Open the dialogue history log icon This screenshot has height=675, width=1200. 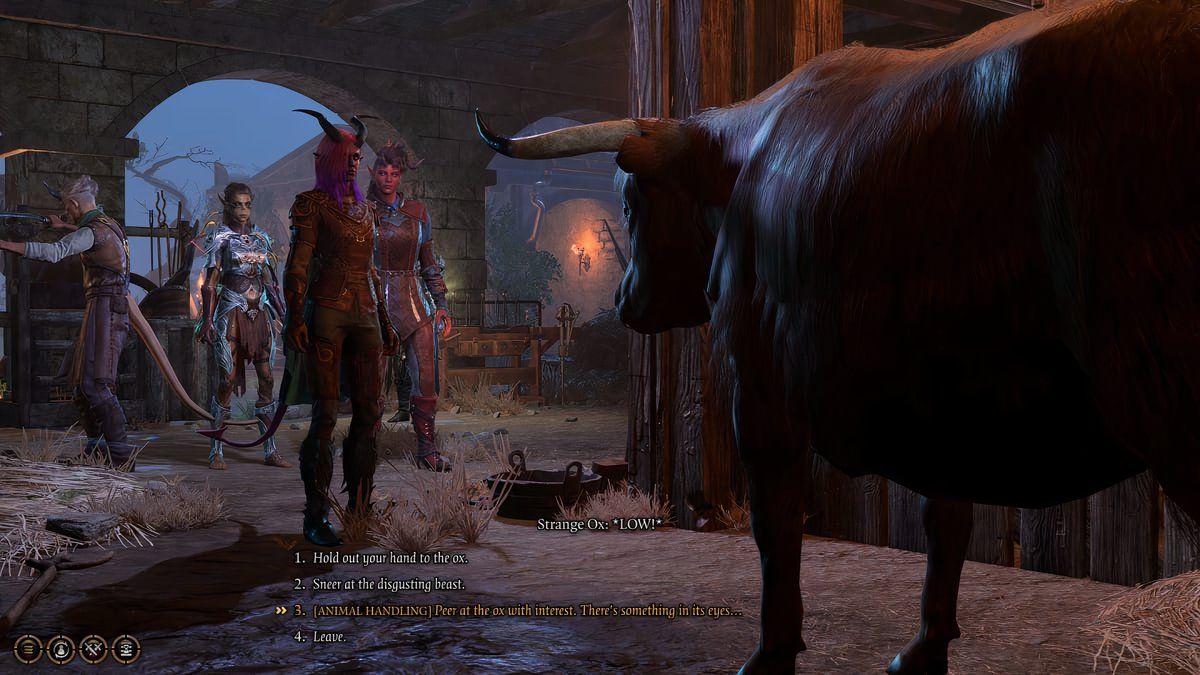(x=126, y=649)
